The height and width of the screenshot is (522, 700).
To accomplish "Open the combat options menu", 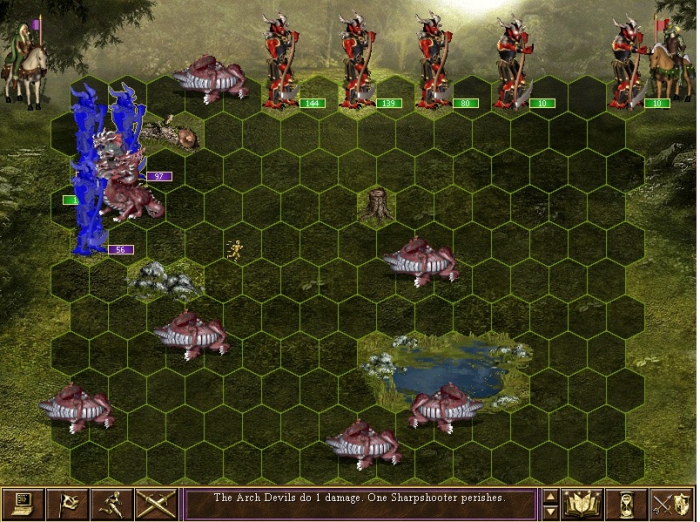I will pyautogui.click(x=22, y=503).
